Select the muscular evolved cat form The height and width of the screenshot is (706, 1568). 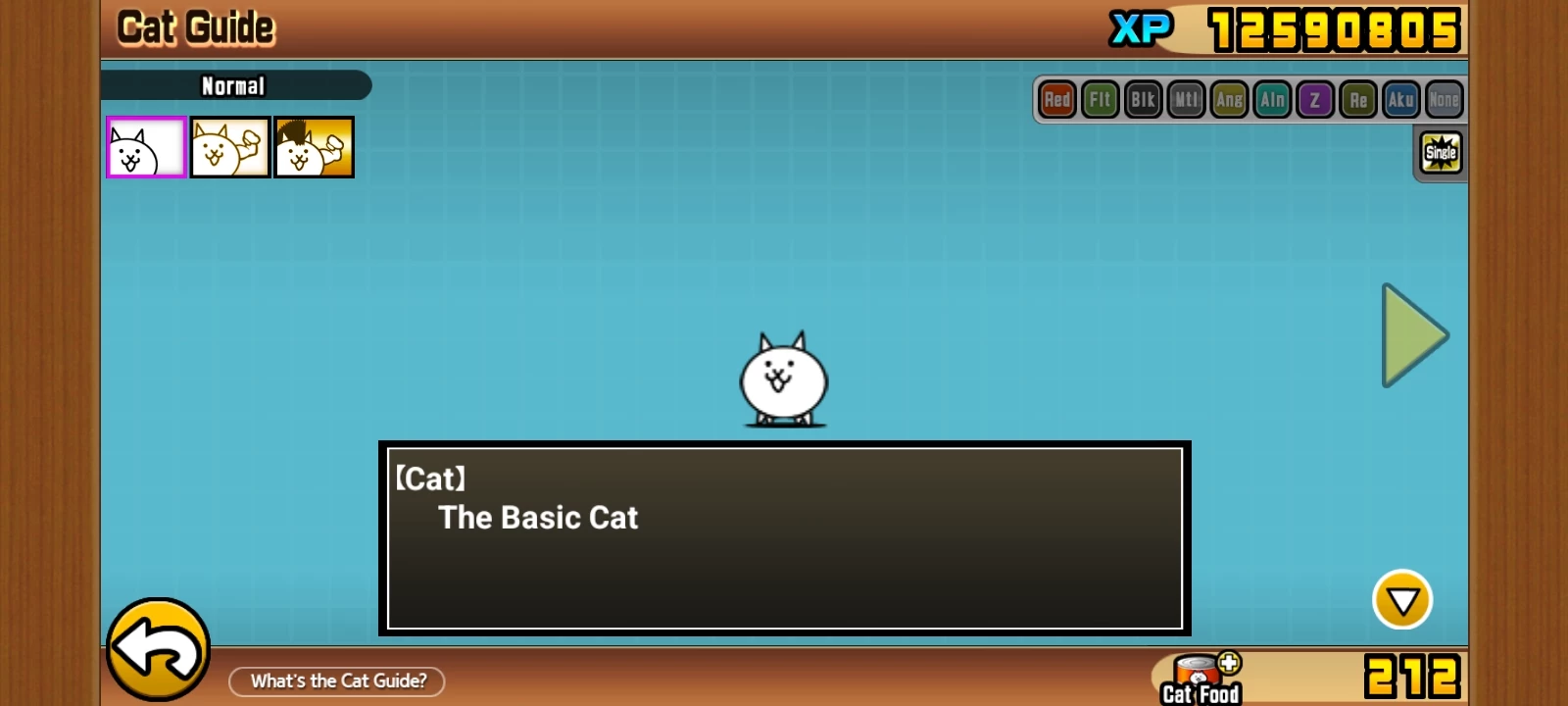[x=230, y=148]
